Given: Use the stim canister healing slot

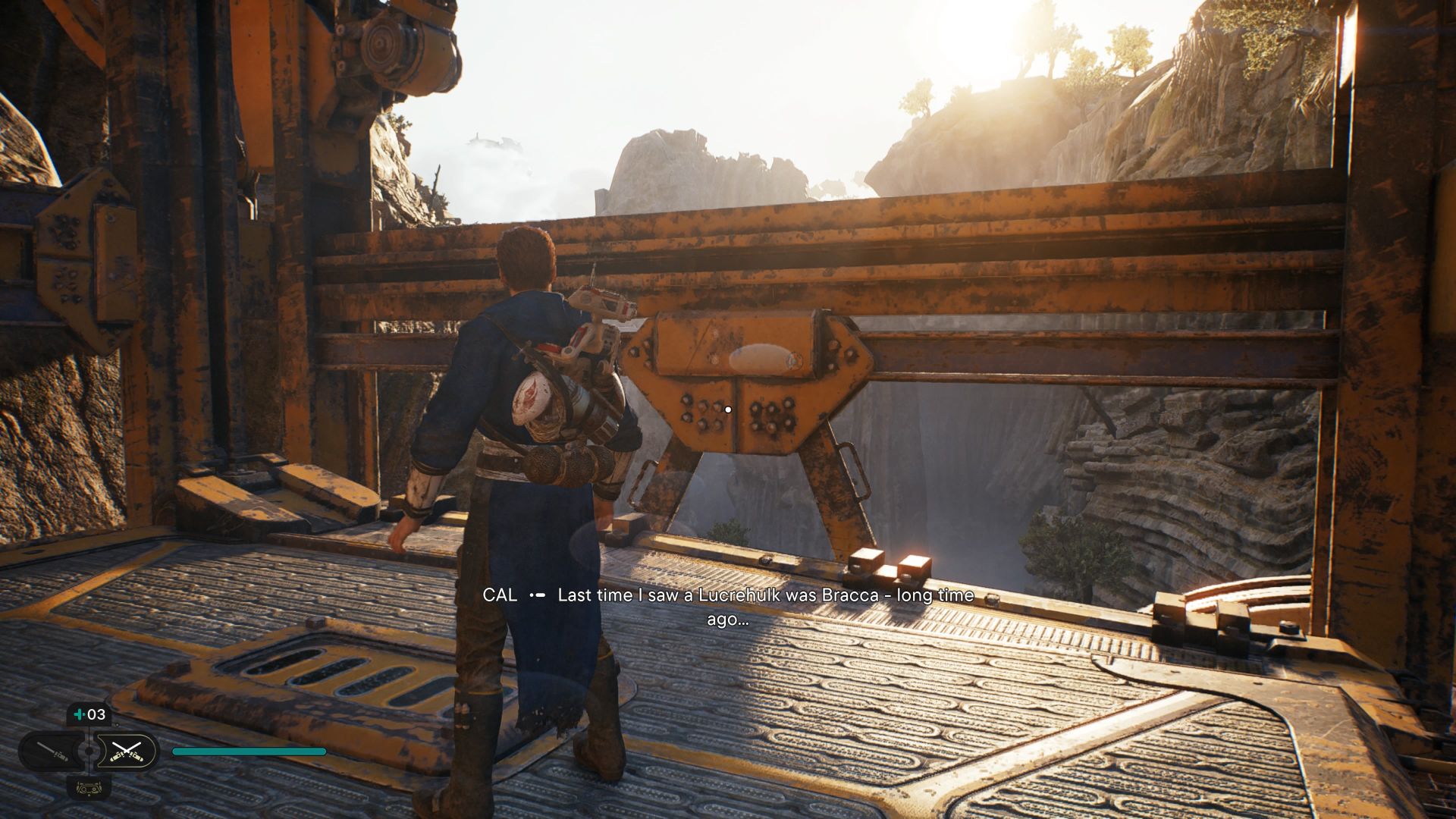Looking at the screenshot, I should [89, 714].
